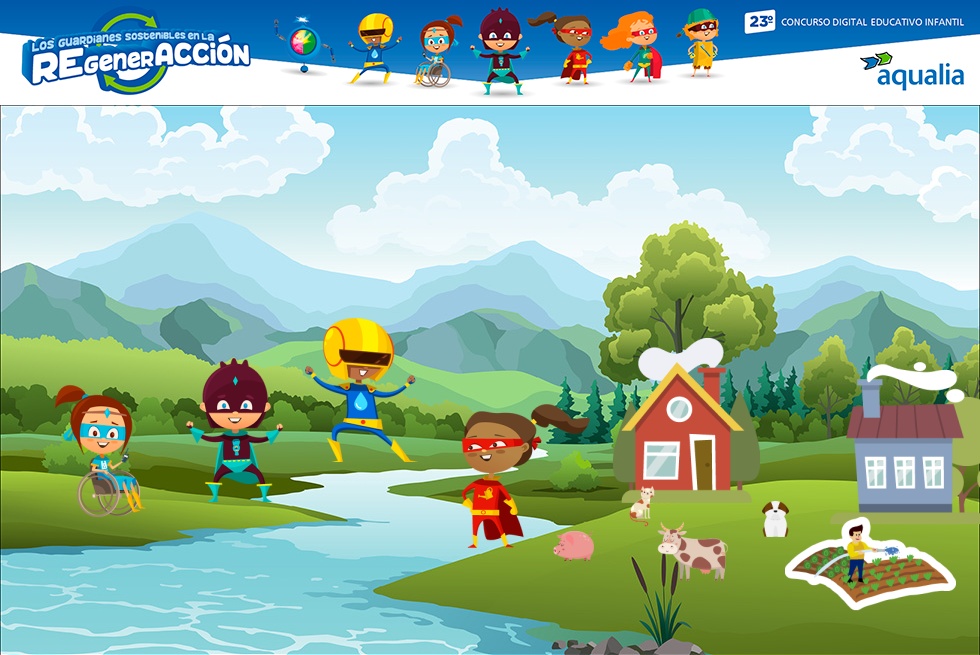The width and height of the screenshot is (980, 655).
Task: Click the Aqualia logo
Action: pyautogui.click(x=911, y=71)
